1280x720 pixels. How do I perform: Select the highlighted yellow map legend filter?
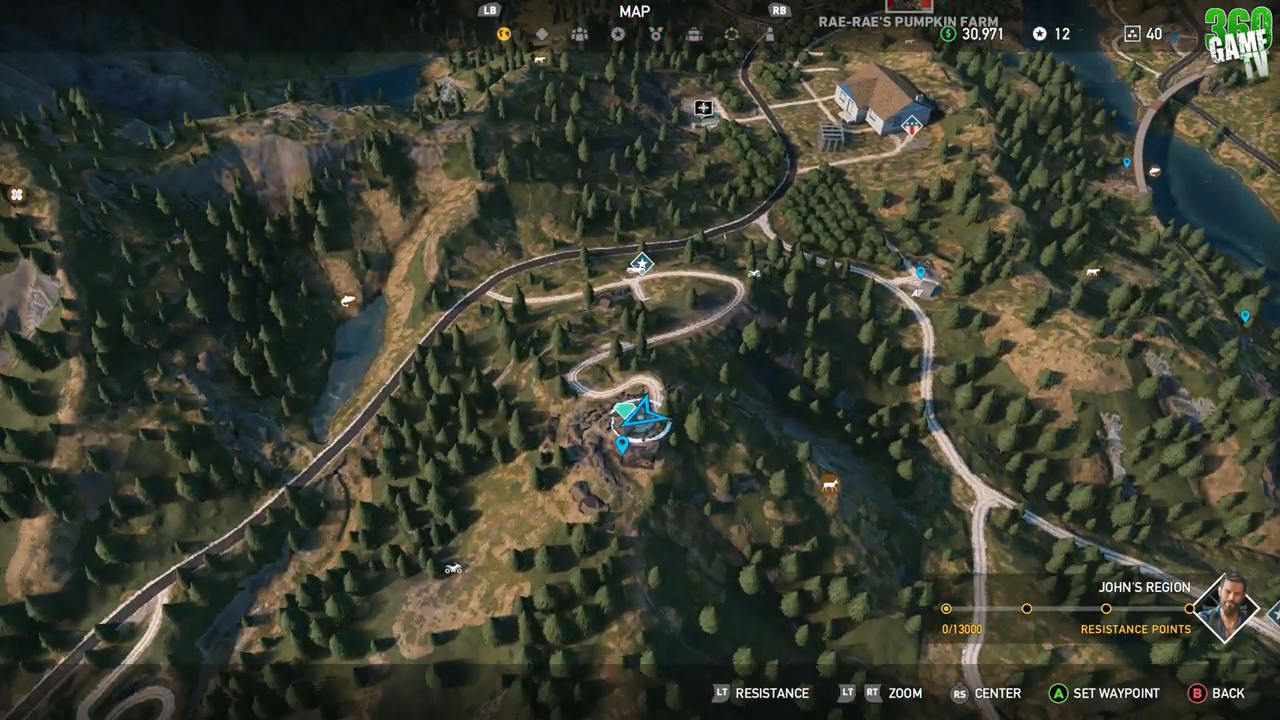click(x=503, y=33)
